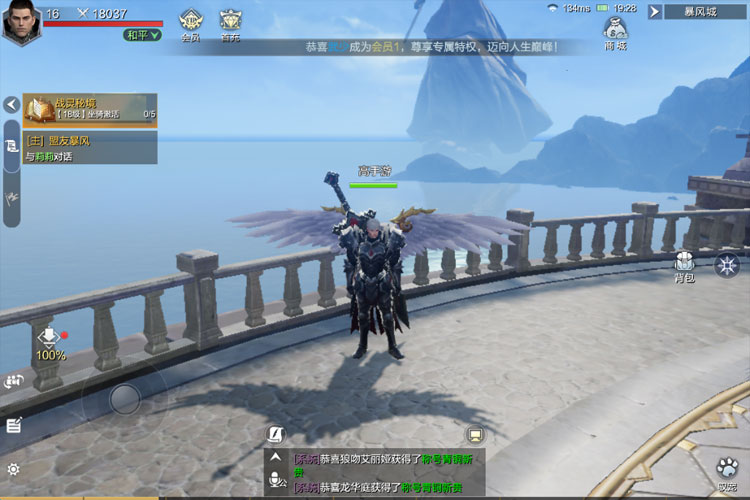Select the 战灵秘境 quest entry
This screenshot has height=500, width=750.
click(x=90, y=109)
